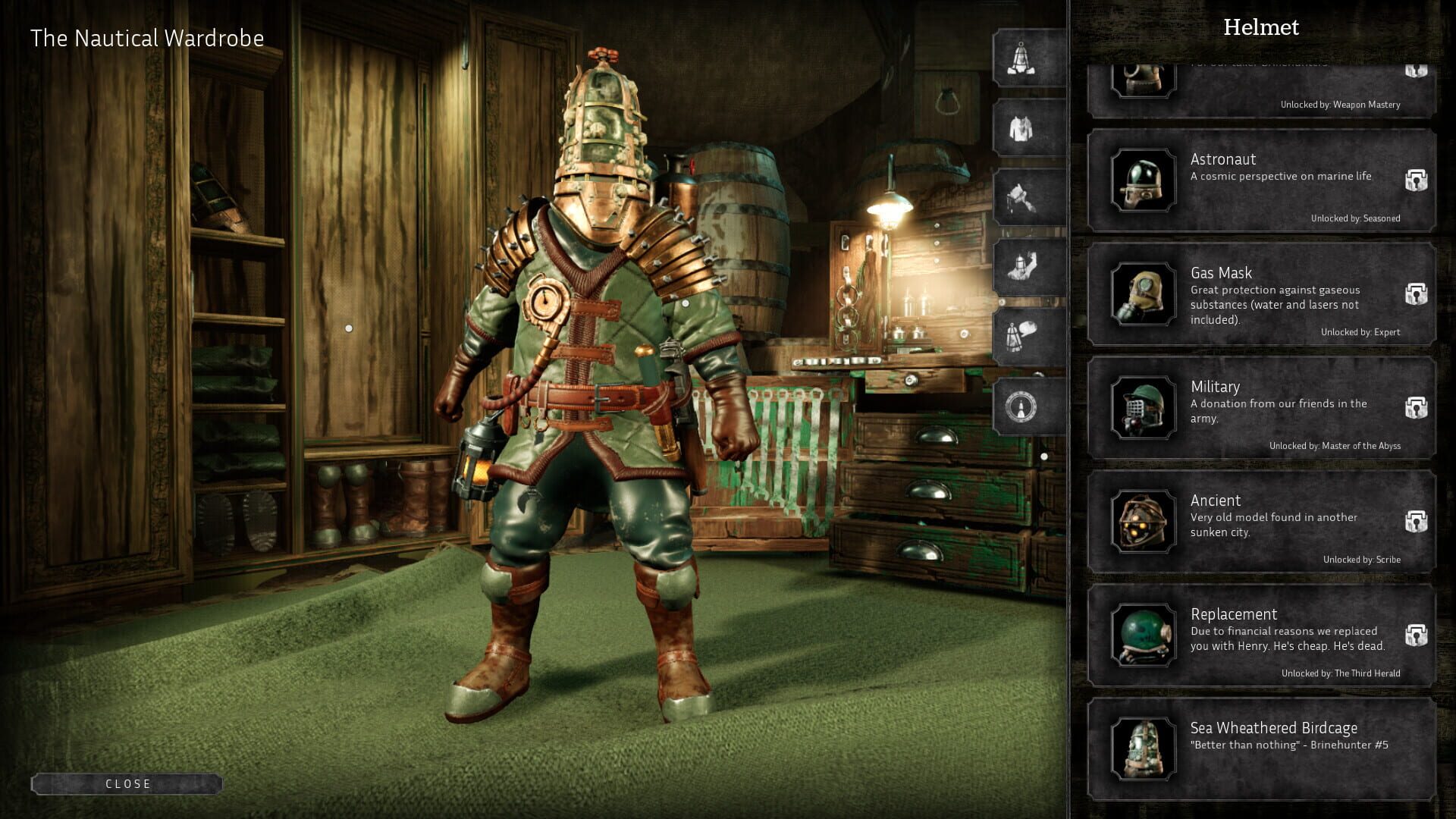1456x819 pixels.
Task: Toggle the Weapon Mastery helmet lock at top
Action: 1415,70
